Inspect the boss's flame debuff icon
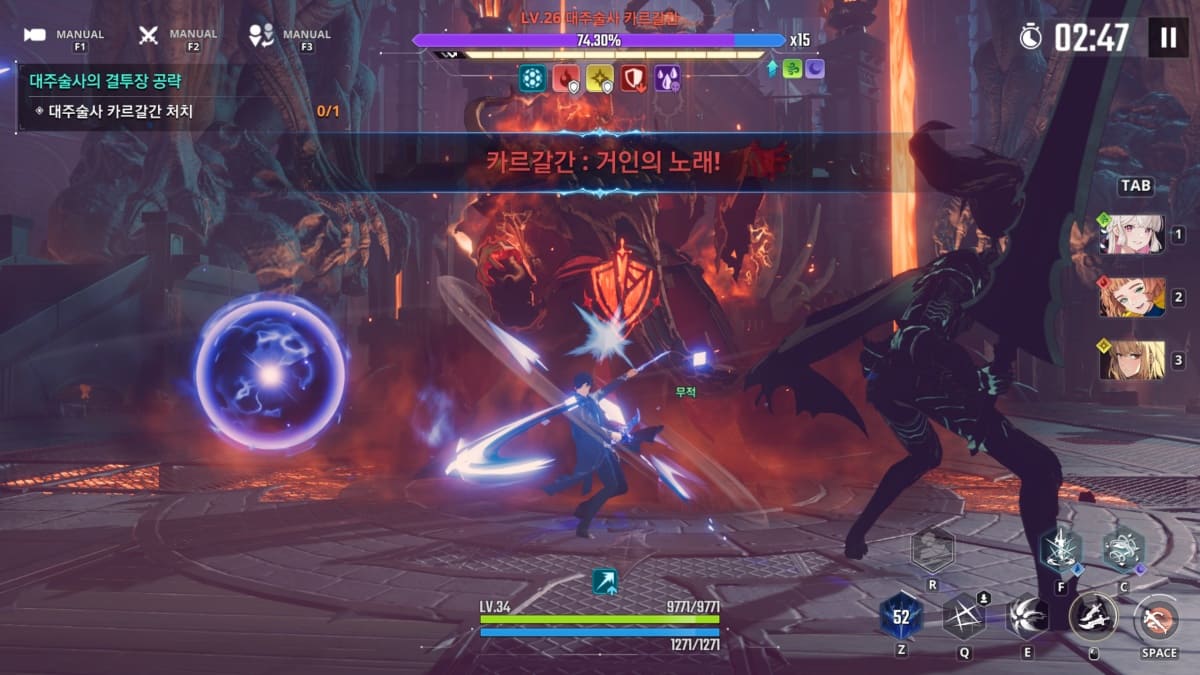This screenshot has width=1200, height=675. [x=566, y=79]
